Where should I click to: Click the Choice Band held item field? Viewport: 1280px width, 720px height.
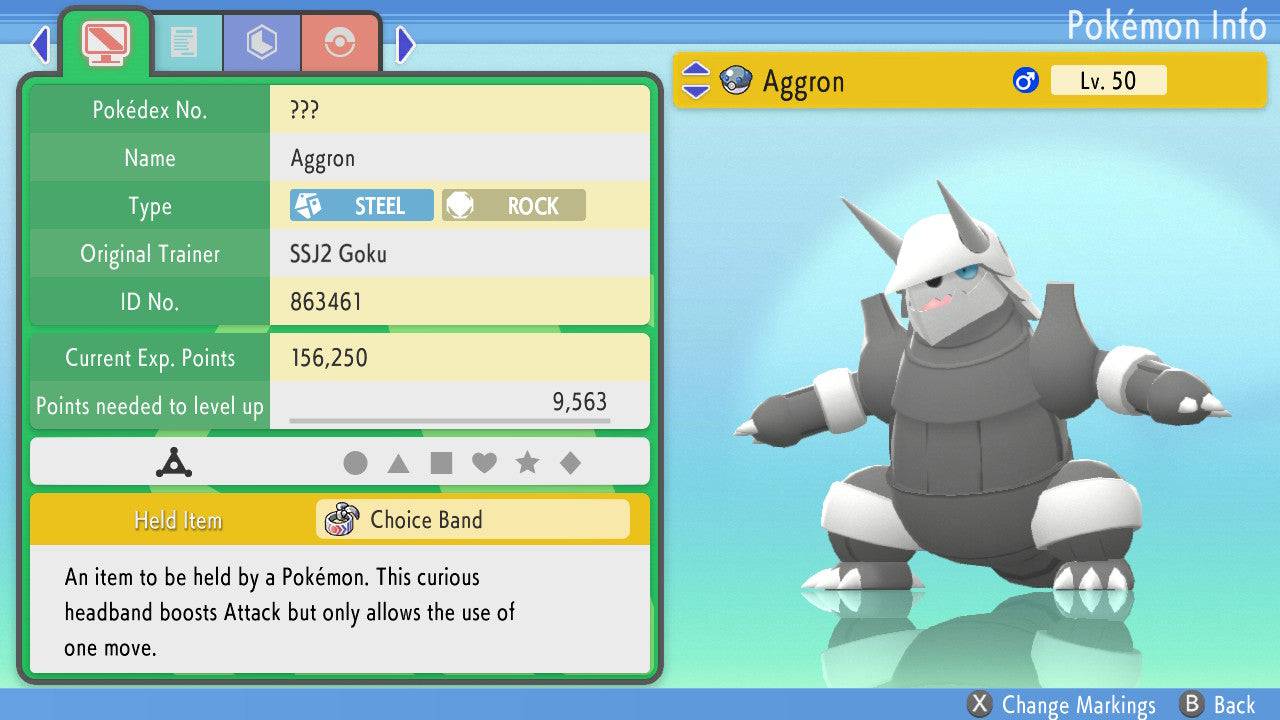tap(473, 520)
